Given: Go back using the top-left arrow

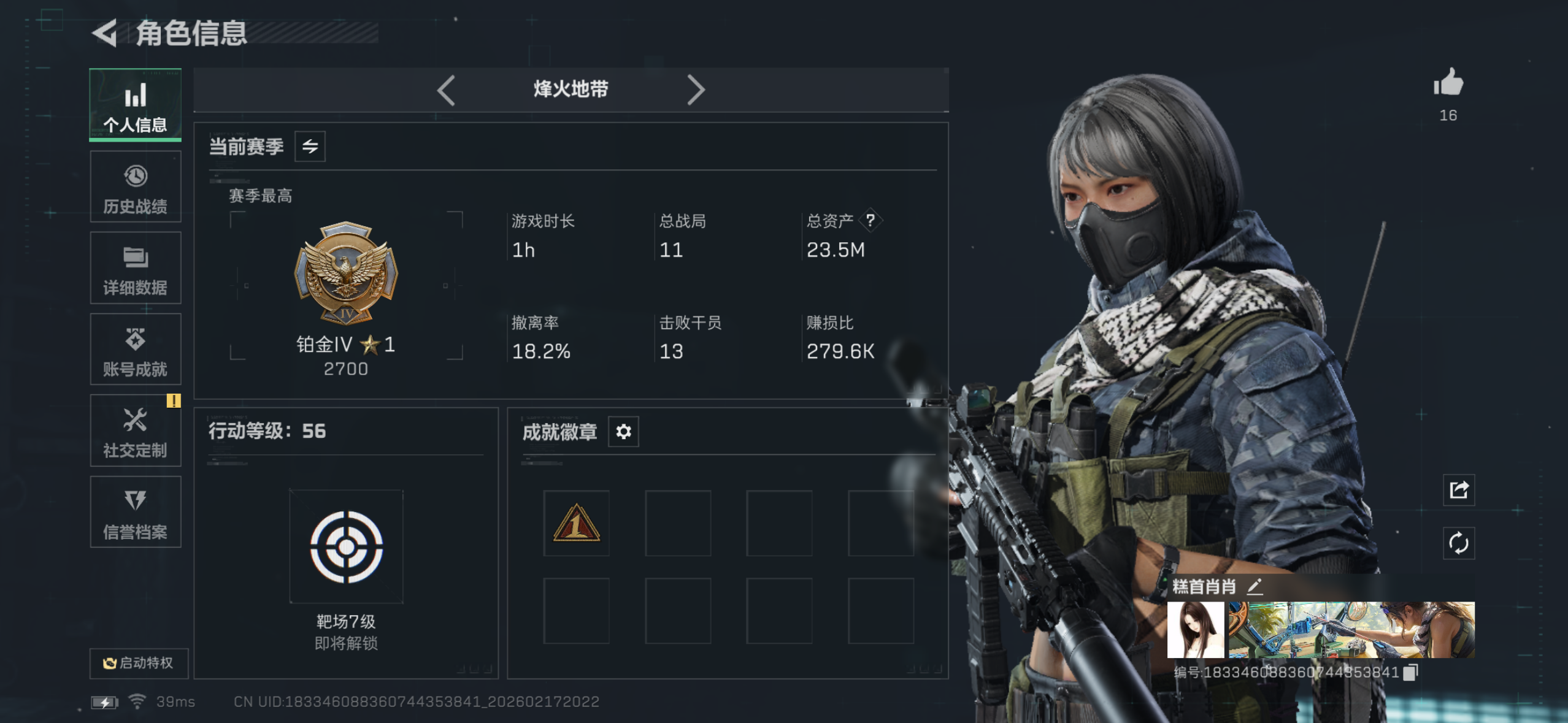Looking at the screenshot, I should [x=104, y=34].
